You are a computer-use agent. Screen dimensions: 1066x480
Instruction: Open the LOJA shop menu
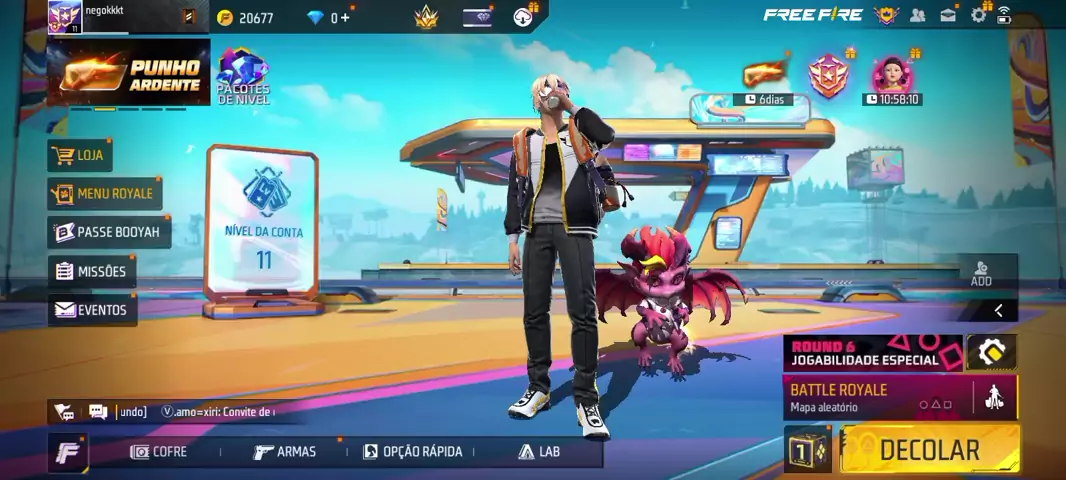pyautogui.click(x=81, y=155)
